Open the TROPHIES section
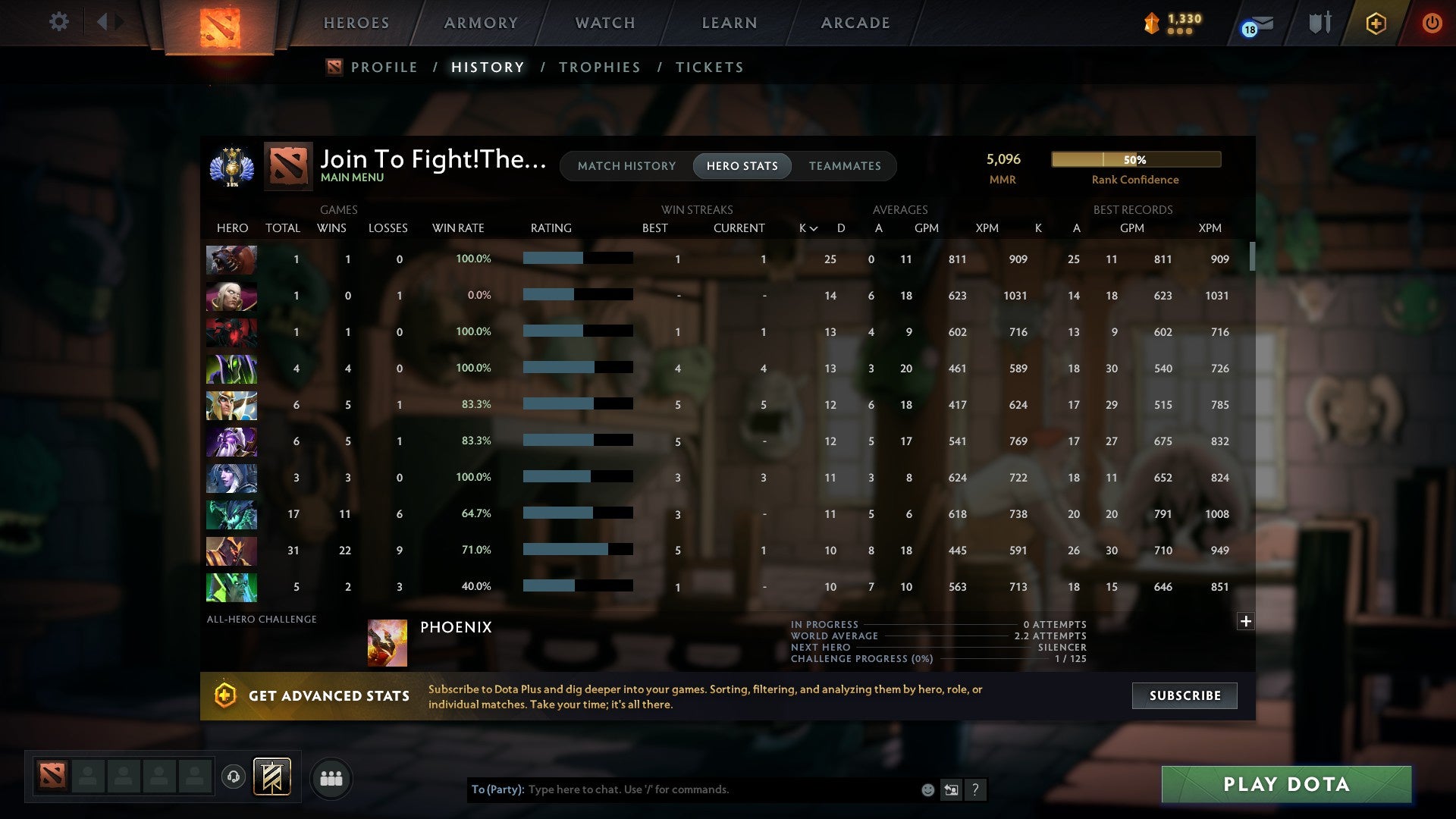The height and width of the screenshot is (819, 1456). point(599,67)
